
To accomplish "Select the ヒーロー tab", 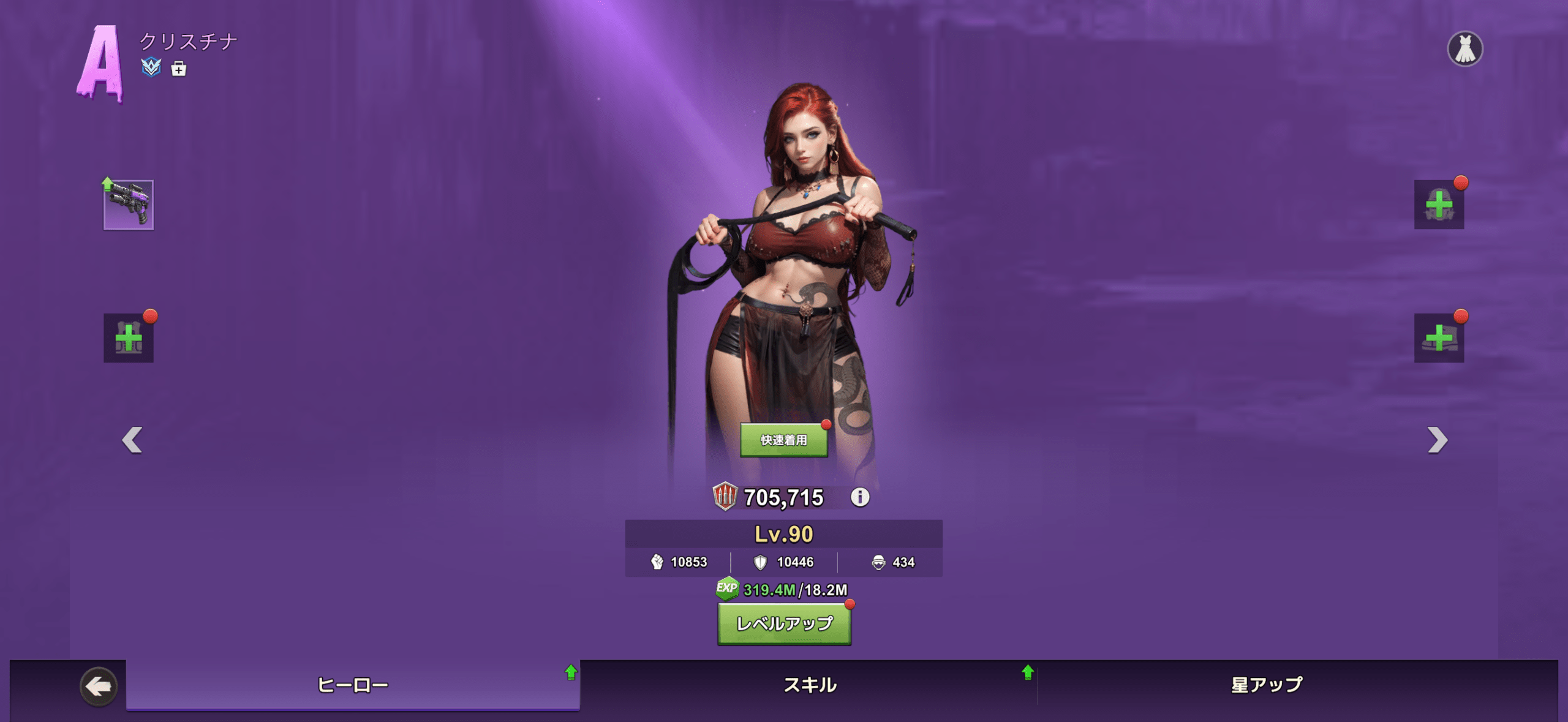I will click(x=353, y=685).
